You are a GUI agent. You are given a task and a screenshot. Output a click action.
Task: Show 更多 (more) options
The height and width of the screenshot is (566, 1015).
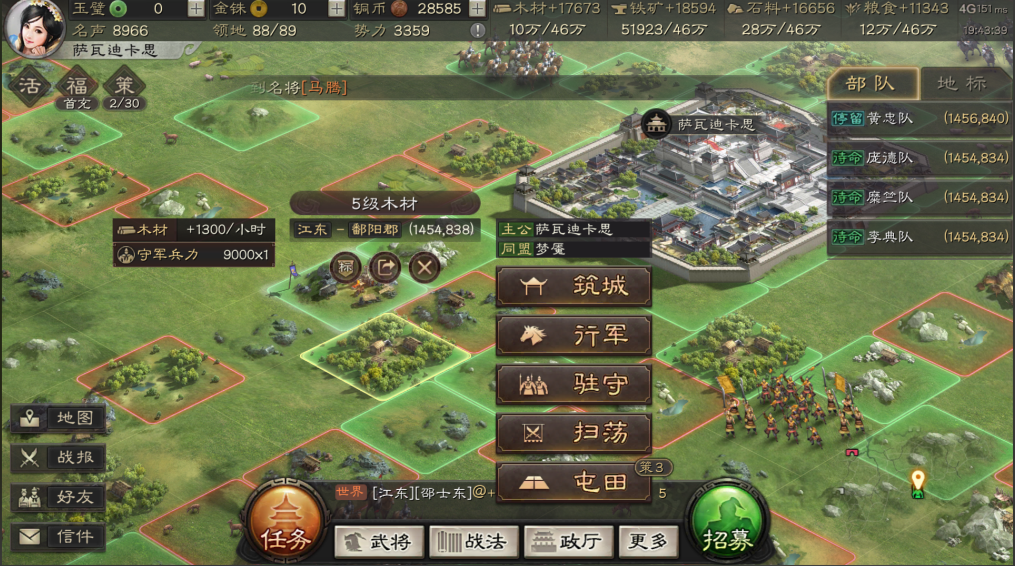[646, 542]
